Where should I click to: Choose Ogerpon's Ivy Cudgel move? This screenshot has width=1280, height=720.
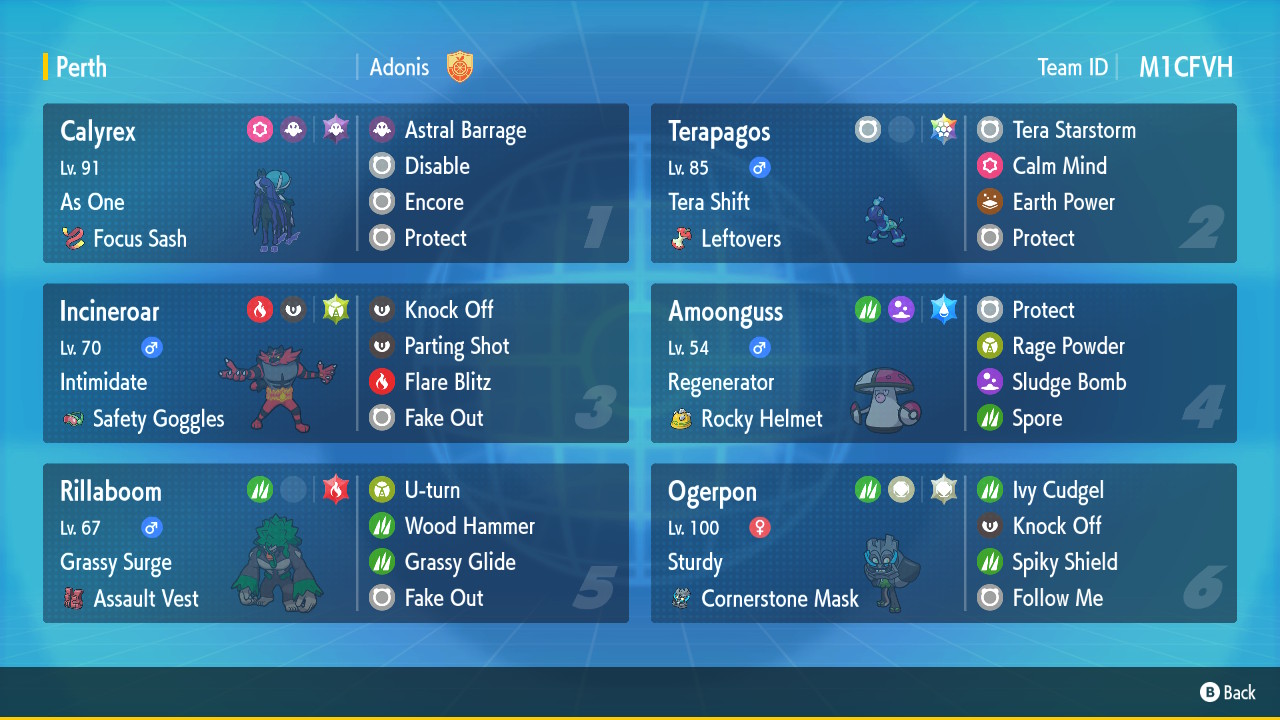pos(1057,490)
